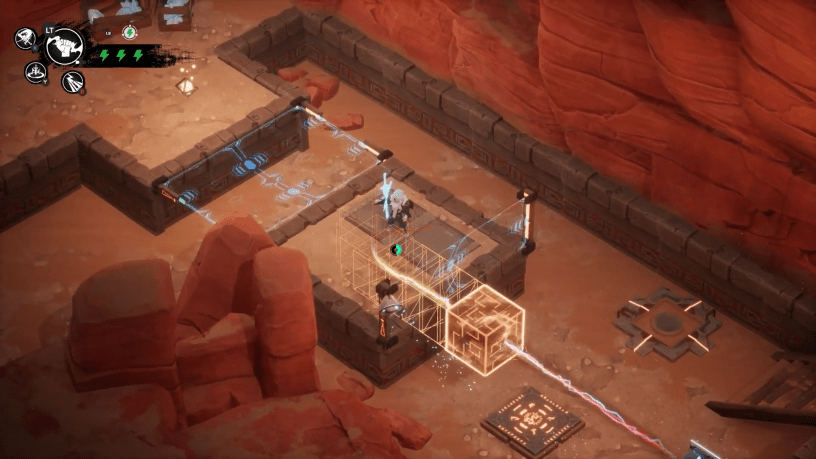This screenshot has width=816, height=459.
Task: Select the crossed-out slash ability icon
Action: [25, 39]
